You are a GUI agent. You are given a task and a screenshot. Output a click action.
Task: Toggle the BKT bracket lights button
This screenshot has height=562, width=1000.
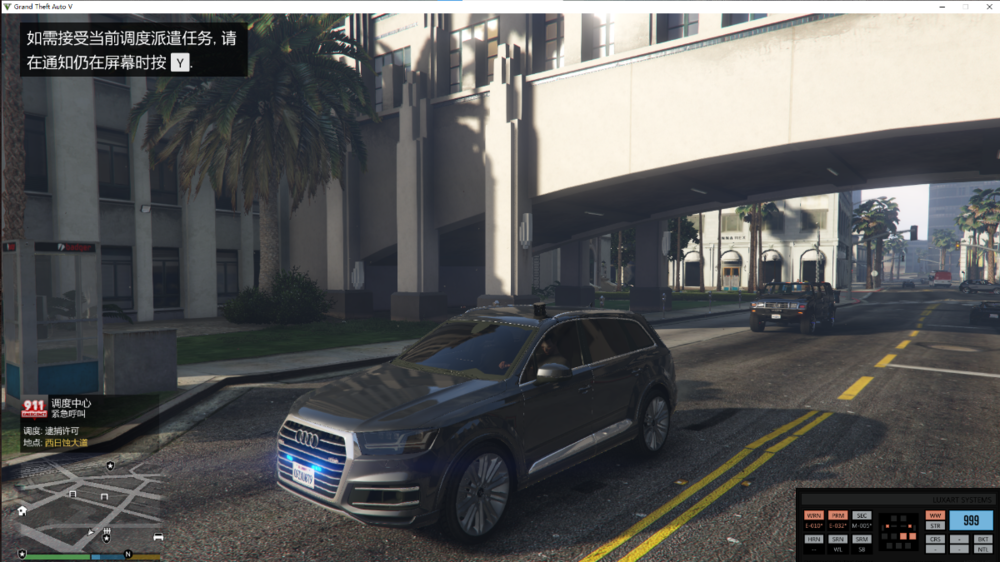983,539
